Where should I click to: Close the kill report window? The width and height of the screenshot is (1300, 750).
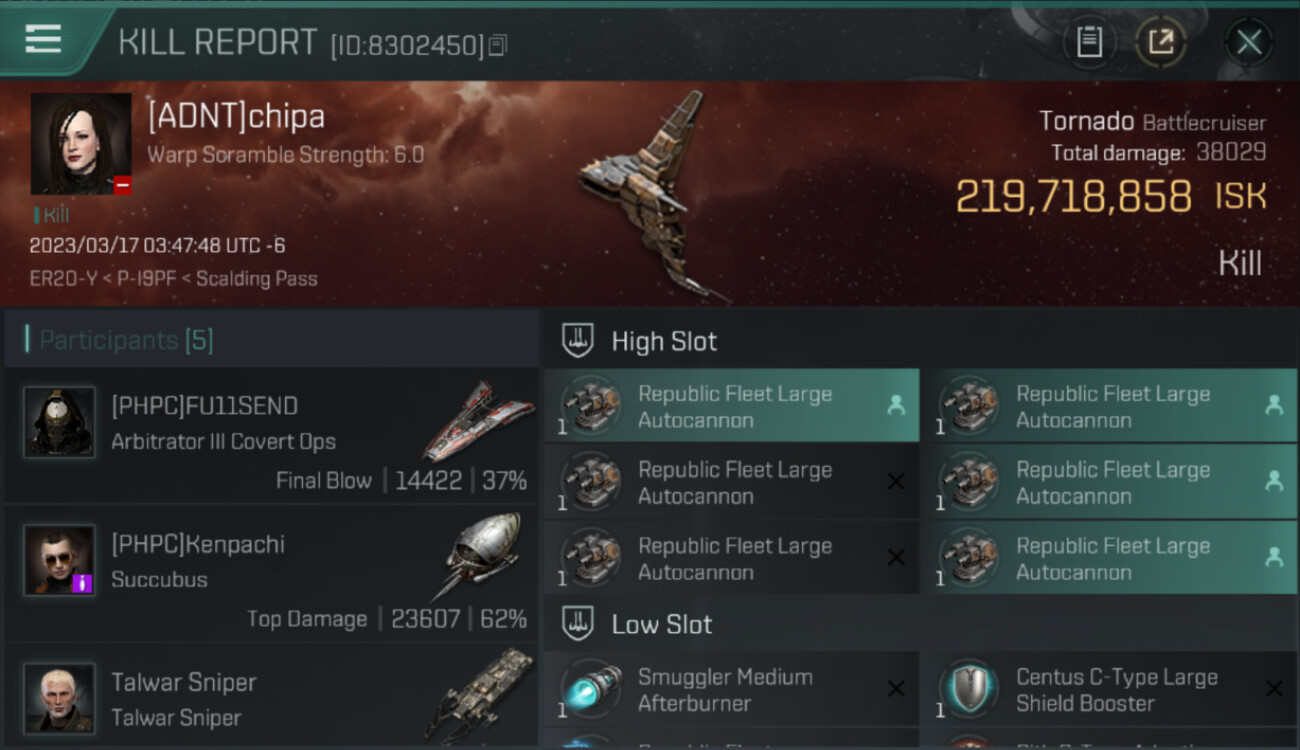coord(1249,42)
